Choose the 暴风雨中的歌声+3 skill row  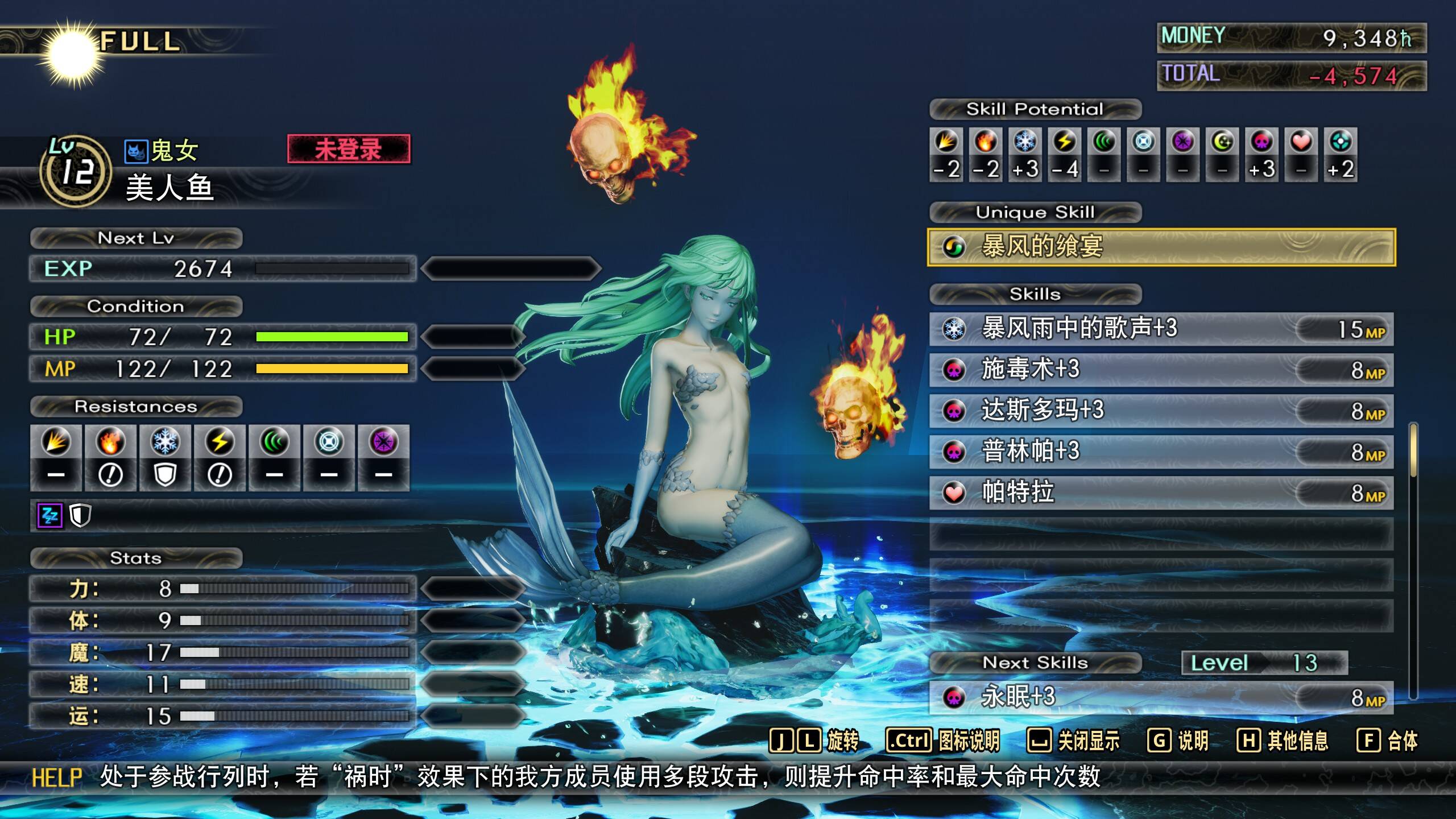[x=1160, y=329]
